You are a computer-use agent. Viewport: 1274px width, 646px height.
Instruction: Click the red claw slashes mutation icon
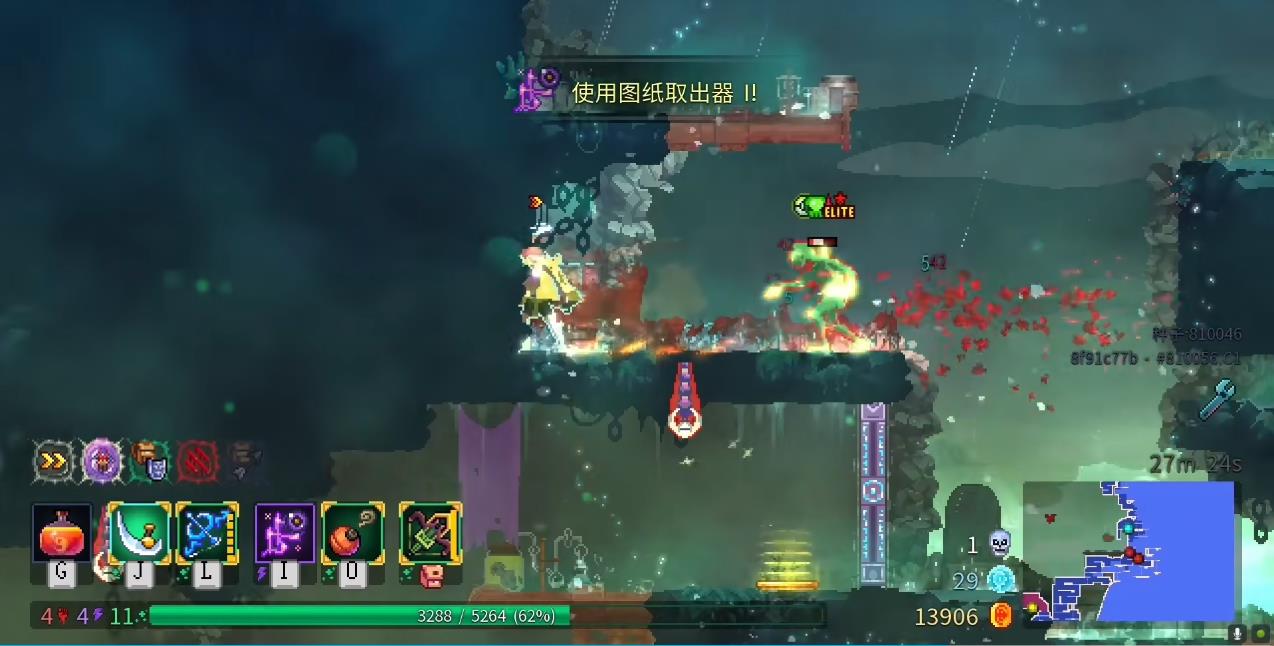[197, 461]
